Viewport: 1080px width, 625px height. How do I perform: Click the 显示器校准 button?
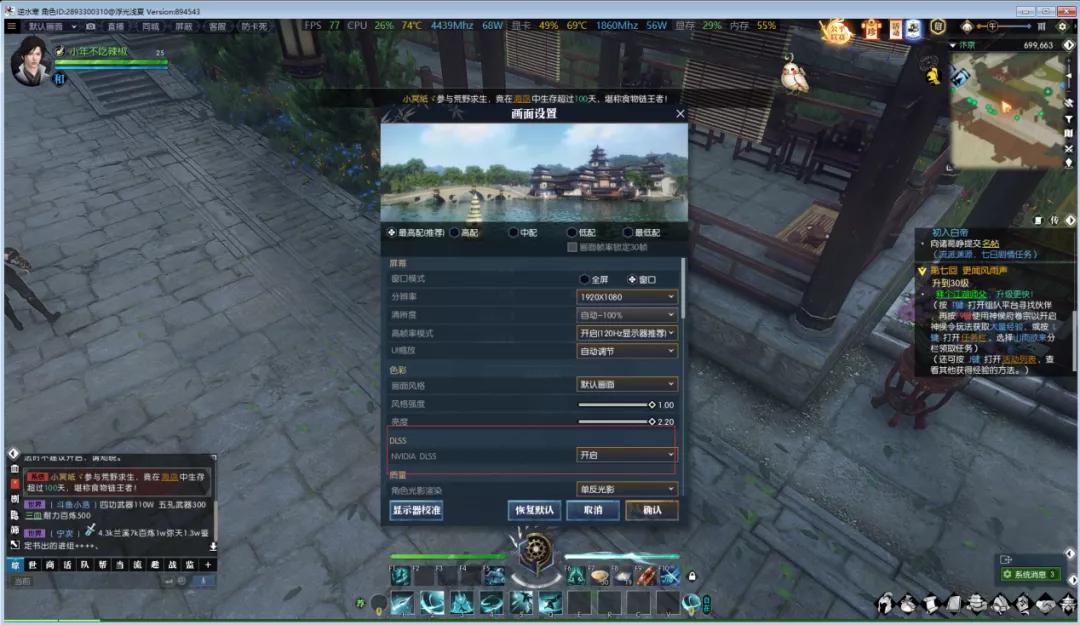point(416,510)
